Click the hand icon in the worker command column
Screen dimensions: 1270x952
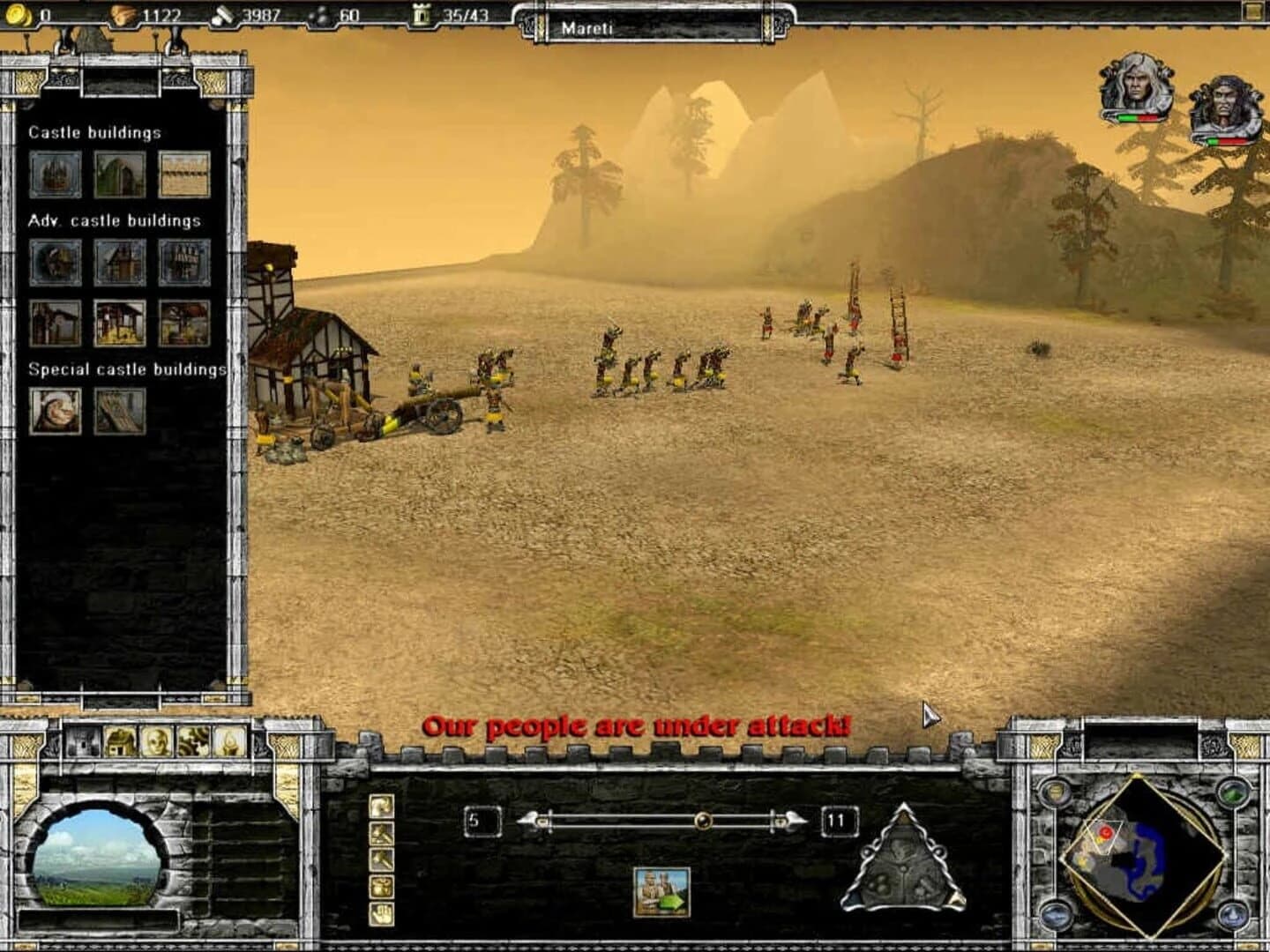point(381,914)
